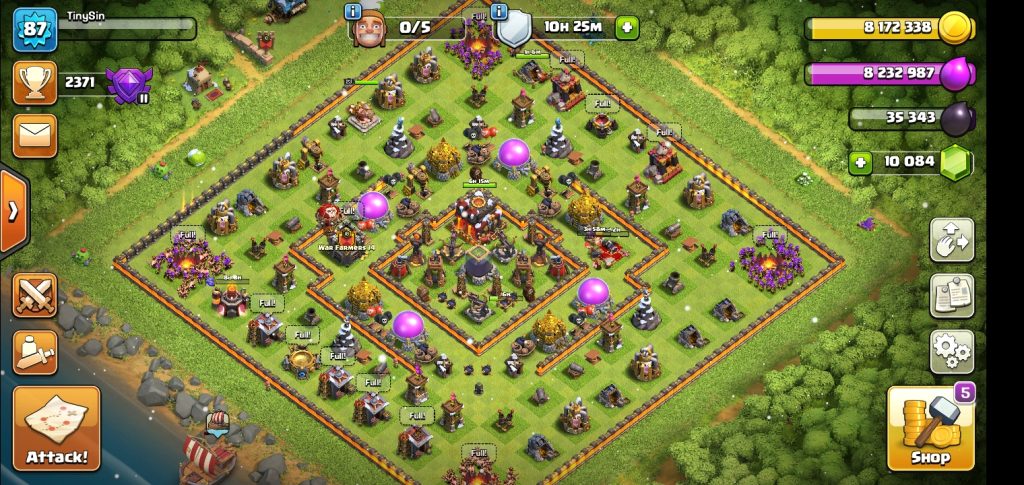Open clan wars crossed swords button

(x=35, y=296)
